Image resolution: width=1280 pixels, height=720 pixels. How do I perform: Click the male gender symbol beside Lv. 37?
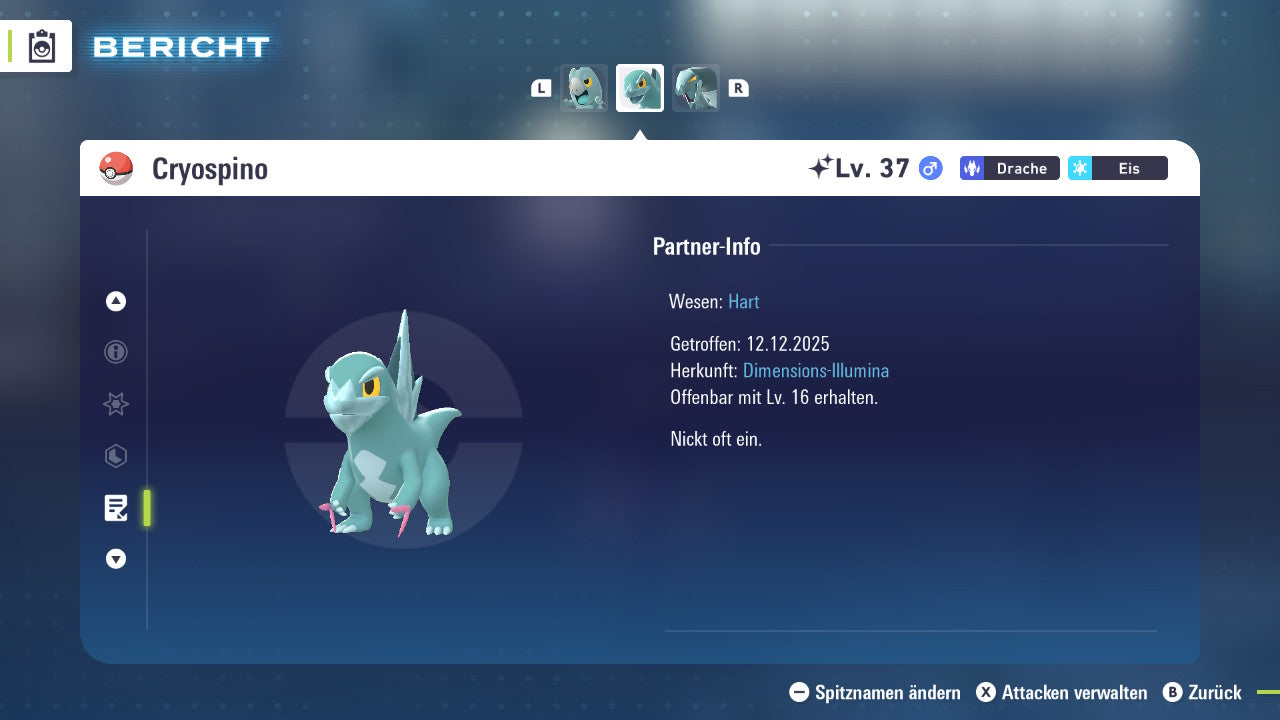[929, 168]
